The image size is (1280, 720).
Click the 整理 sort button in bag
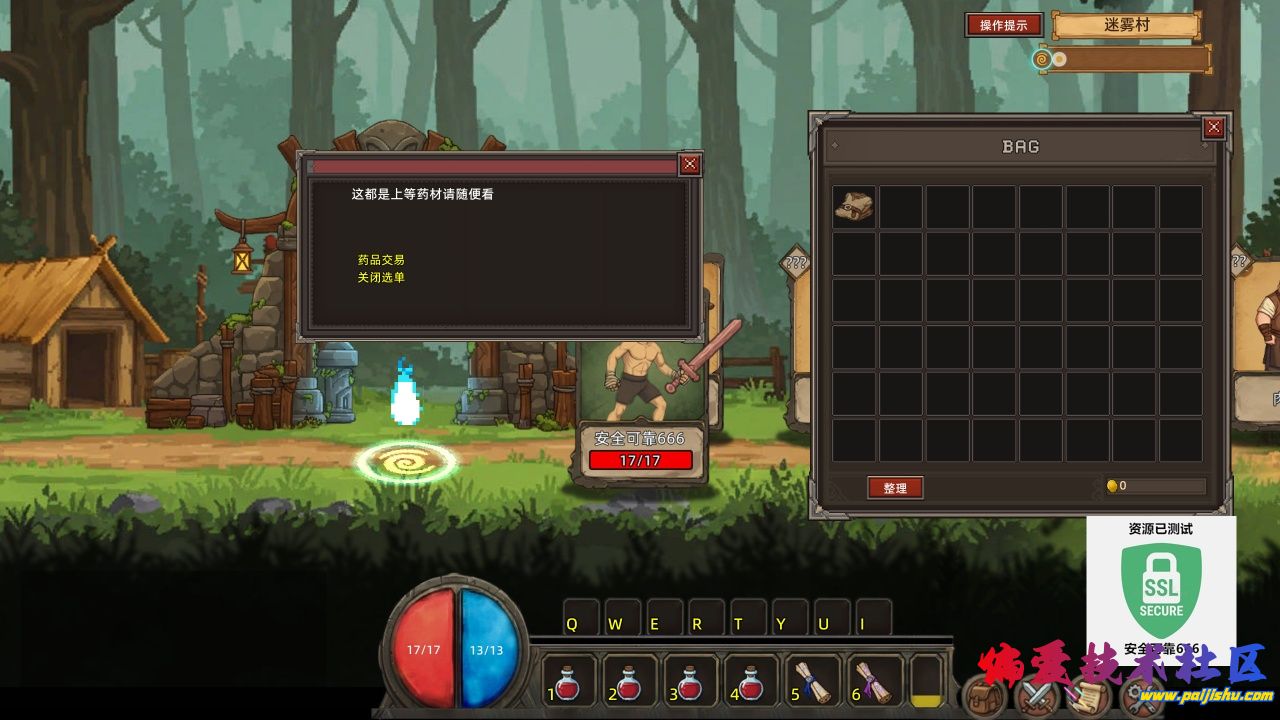[895, 488]
